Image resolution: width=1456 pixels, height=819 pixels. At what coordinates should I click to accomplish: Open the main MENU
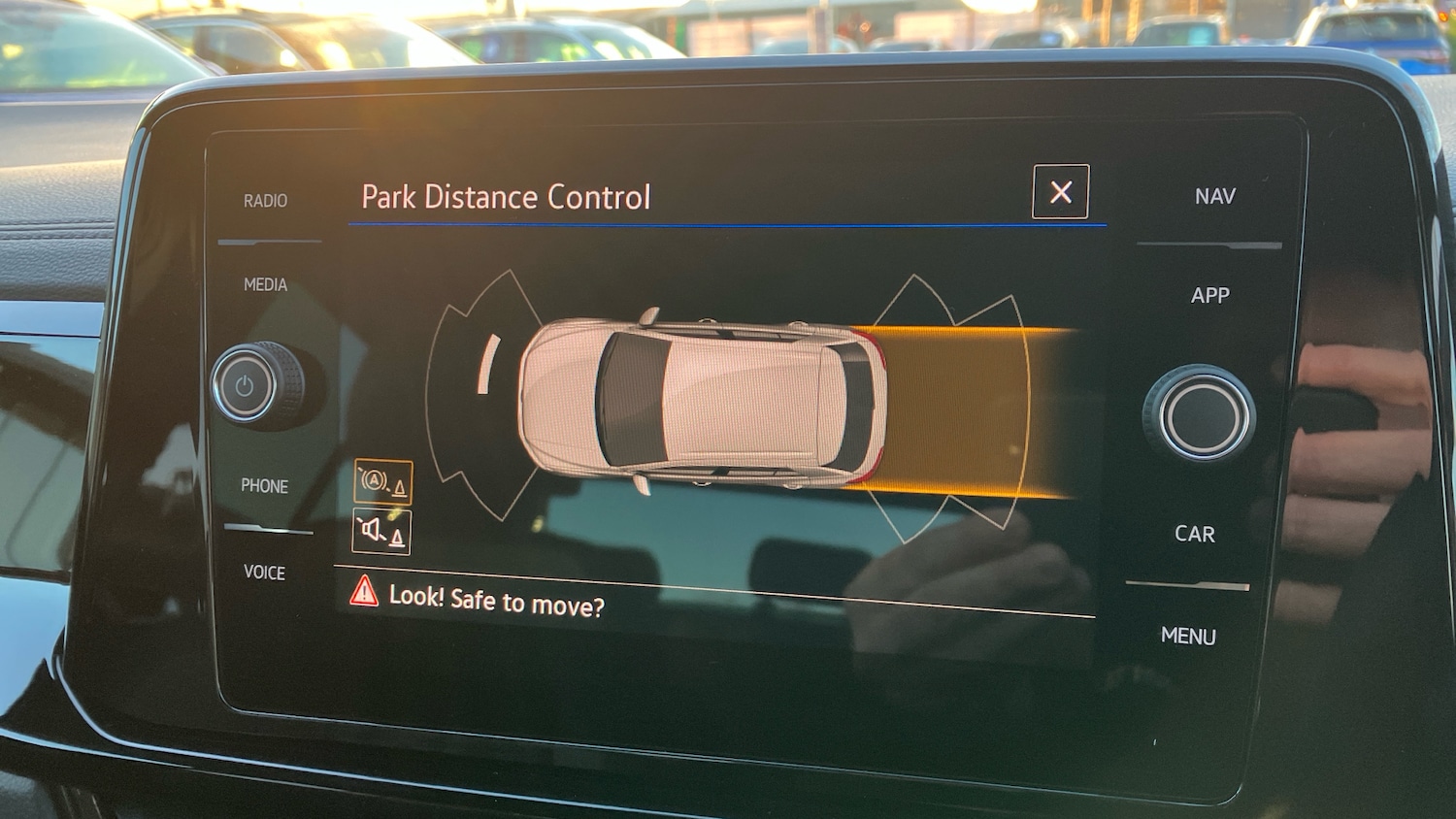pyautogui.click(x=1188, y=636)
